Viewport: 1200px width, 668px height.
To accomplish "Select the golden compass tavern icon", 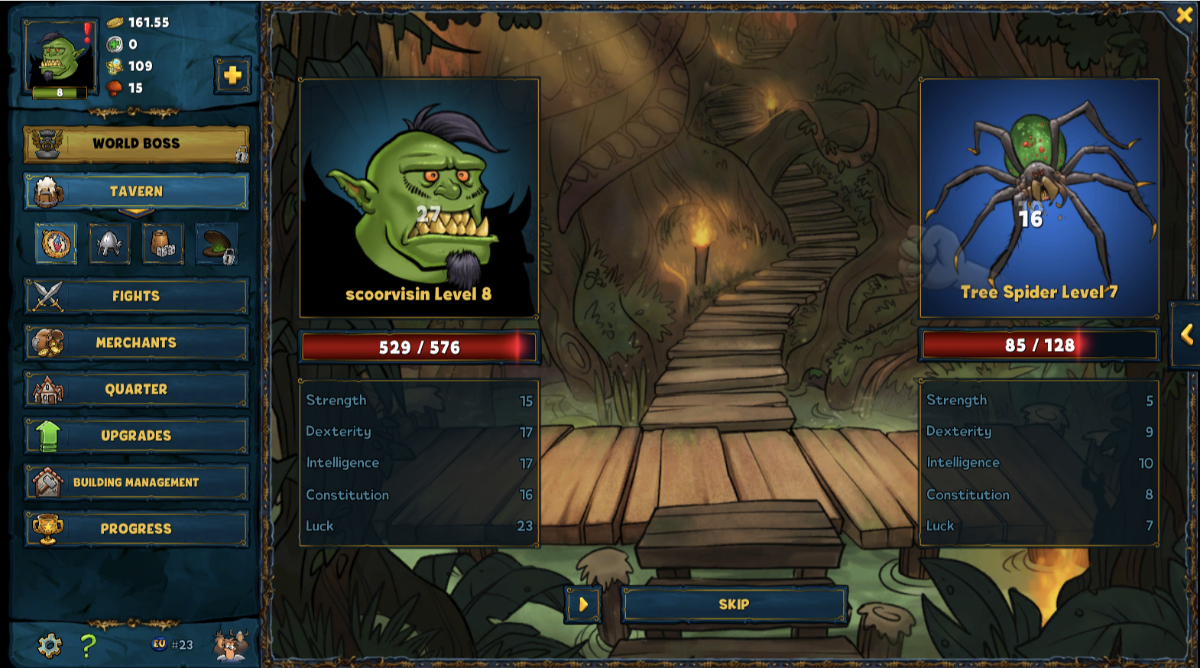I will (56, 244).
